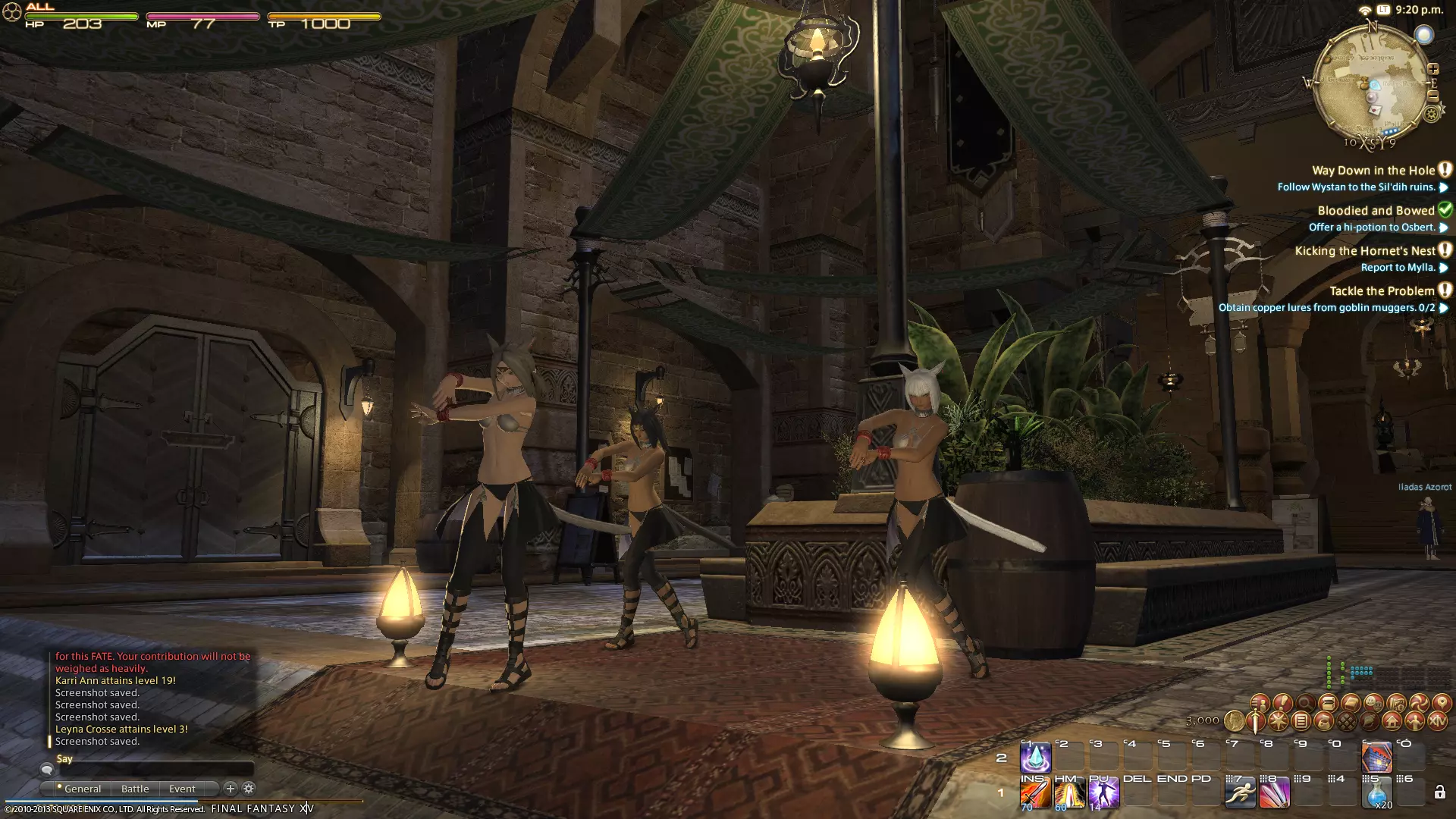Zoom out the minimap with minus button

[1433, 96]
